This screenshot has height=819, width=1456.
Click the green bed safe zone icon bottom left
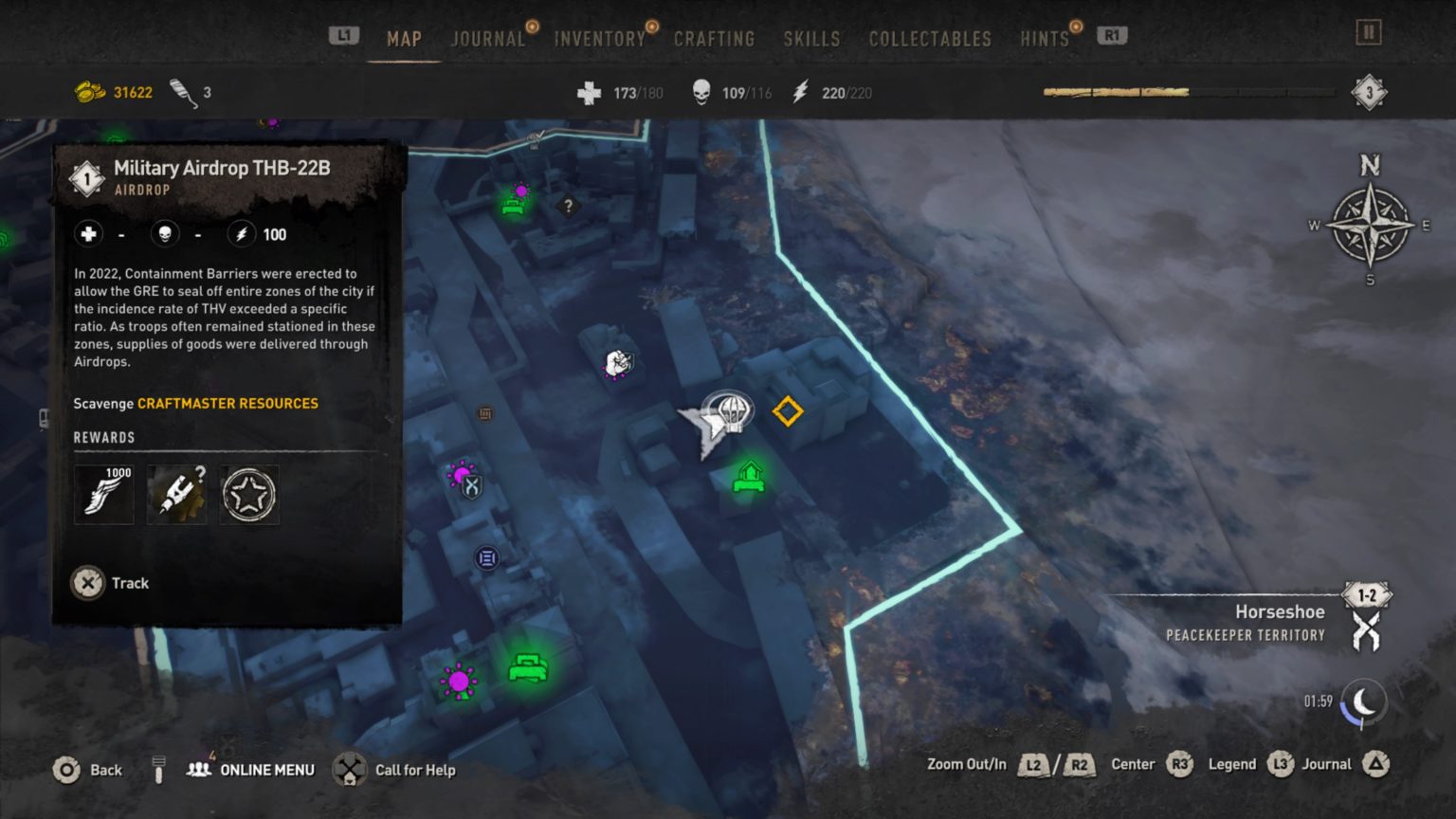click(x=528, y=668)
